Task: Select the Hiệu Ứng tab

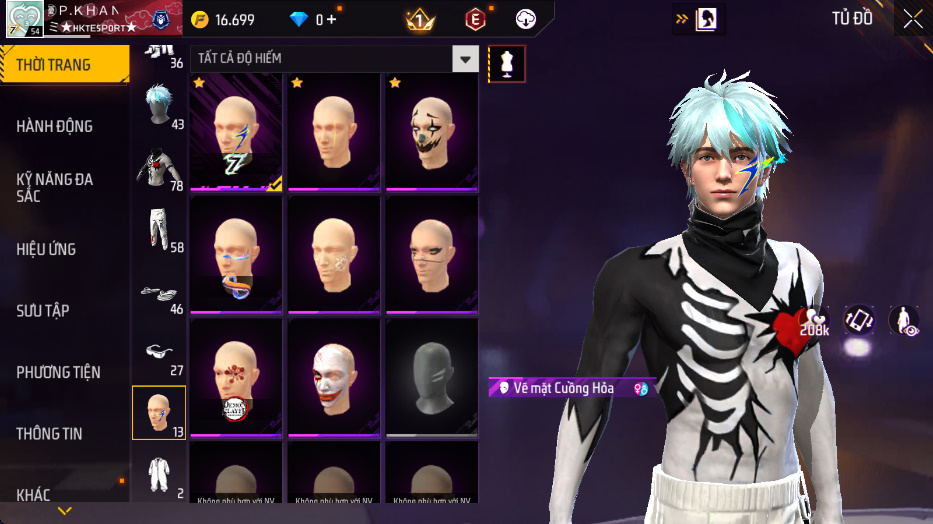Action: (47, 249)
